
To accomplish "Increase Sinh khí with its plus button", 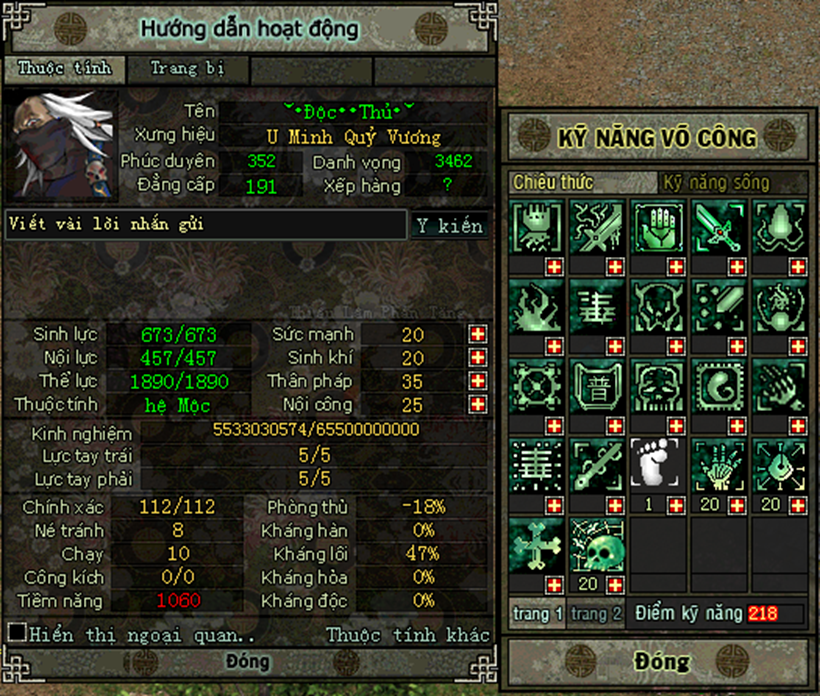I will [x=478, y=358].
